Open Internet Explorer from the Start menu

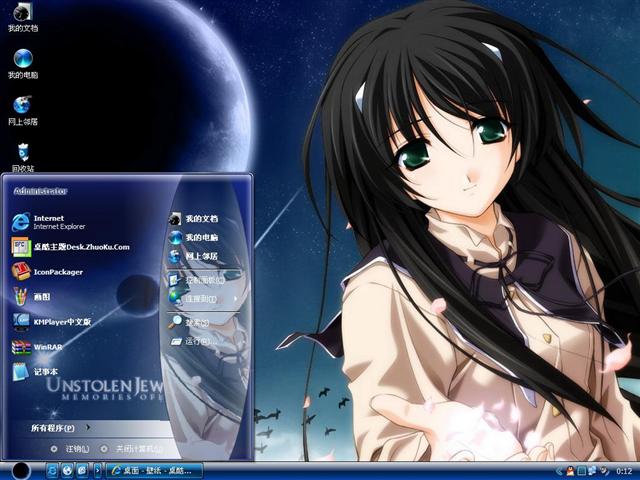(x=50, y=220)
